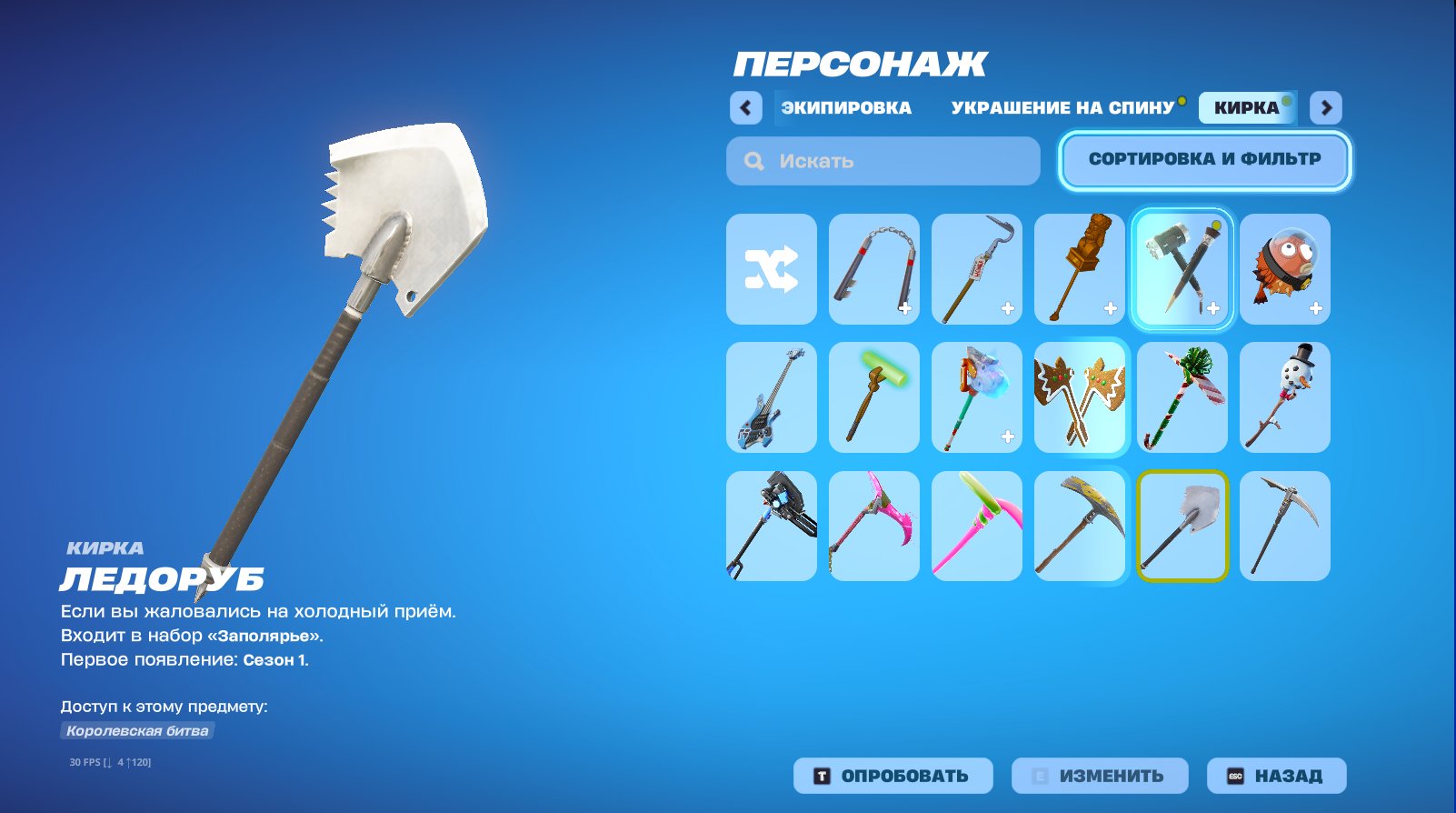Select the golden scepter pickaxe

(1080, 268)
